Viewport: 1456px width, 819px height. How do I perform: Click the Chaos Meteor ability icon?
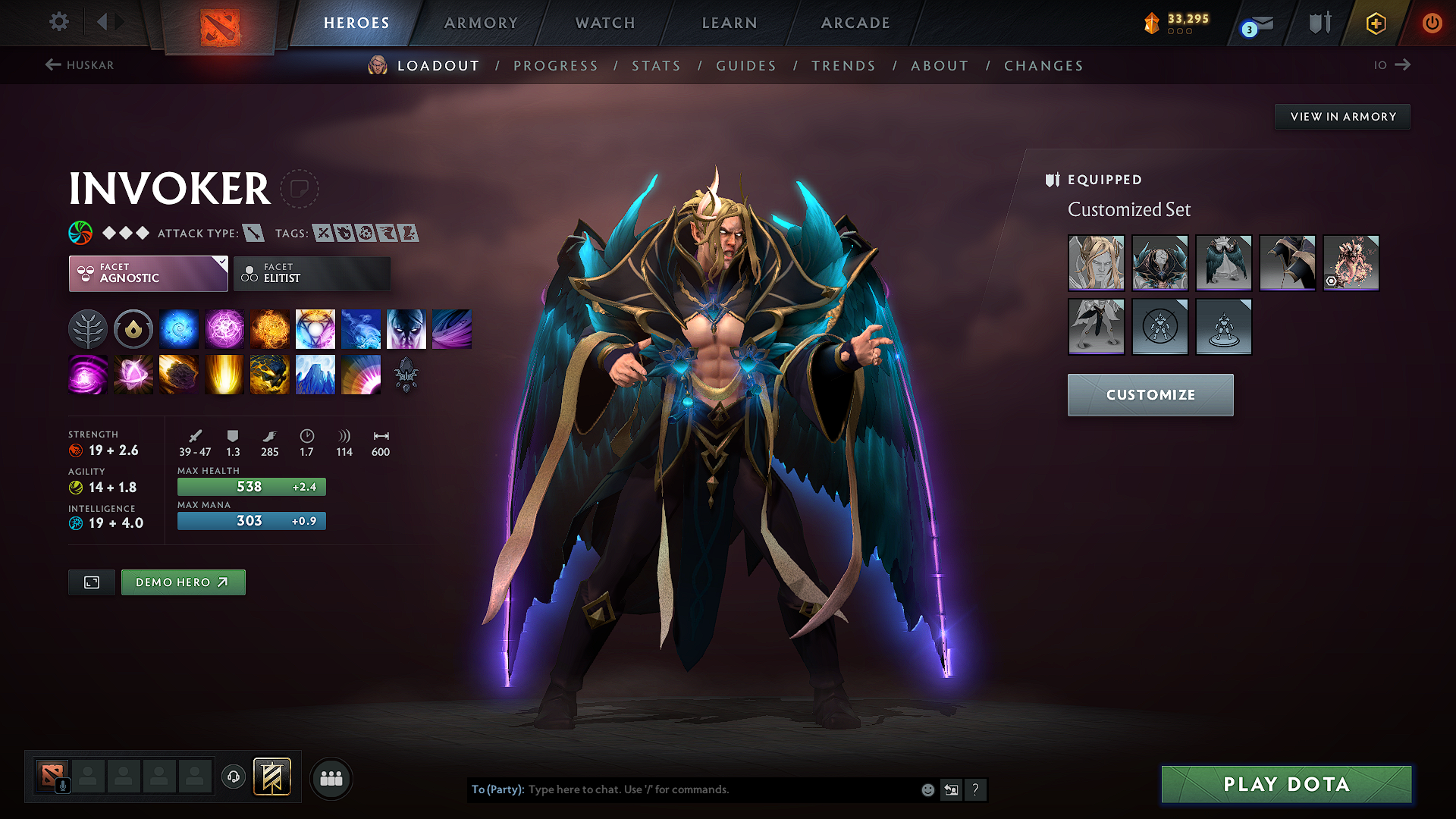[x=179, y=374]
